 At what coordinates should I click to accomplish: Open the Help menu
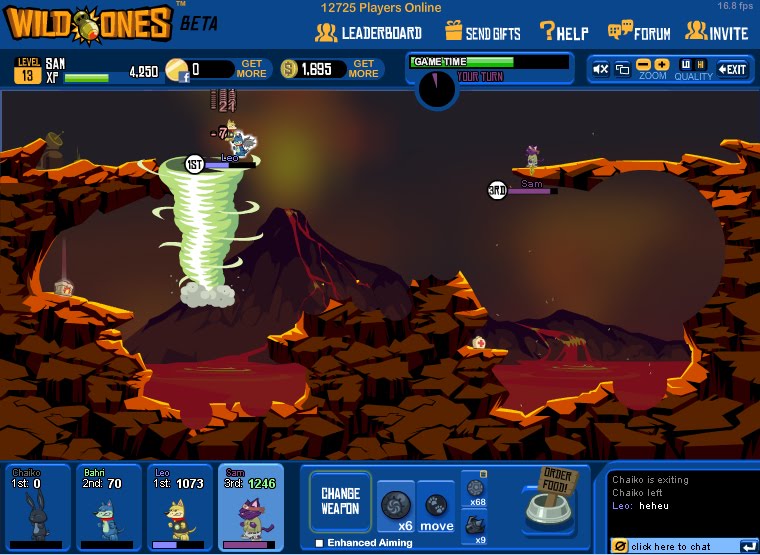tap(564, 33)
